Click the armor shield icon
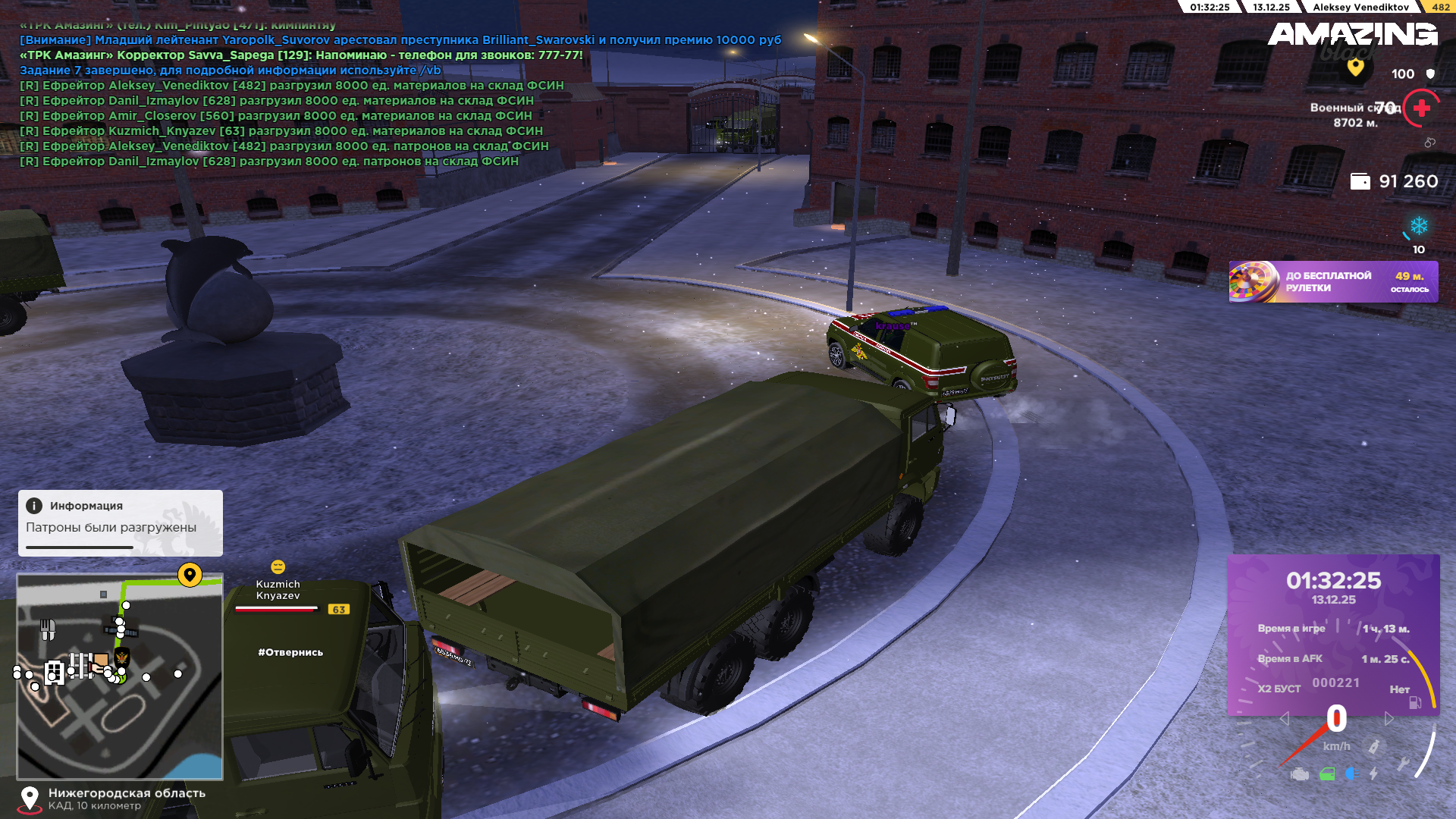This screenshot has width=1456, height=819. [x=1430, y=74]
